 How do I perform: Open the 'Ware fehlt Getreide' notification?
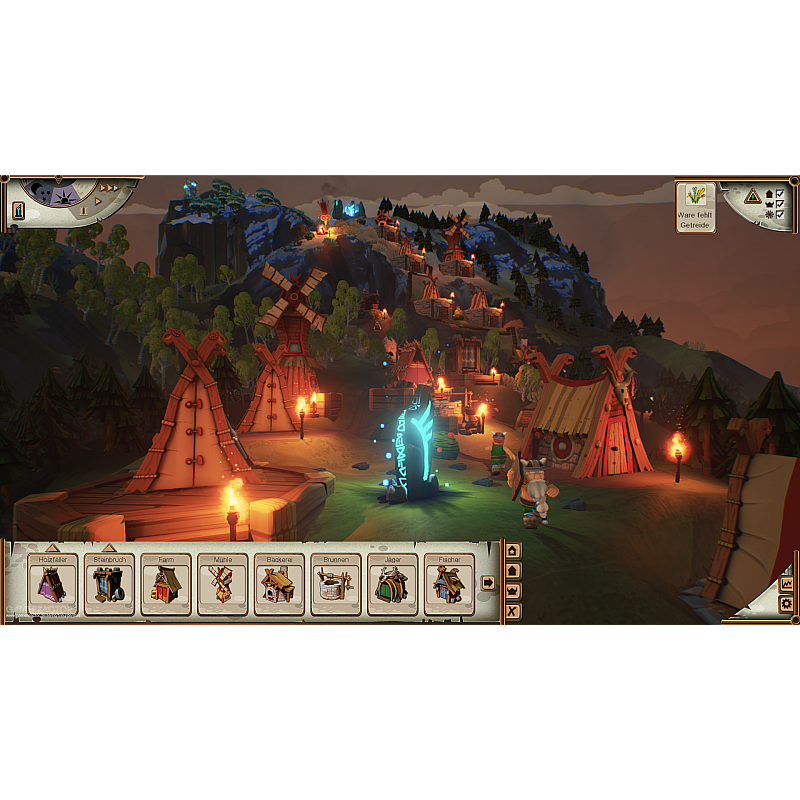pos(695,207)
